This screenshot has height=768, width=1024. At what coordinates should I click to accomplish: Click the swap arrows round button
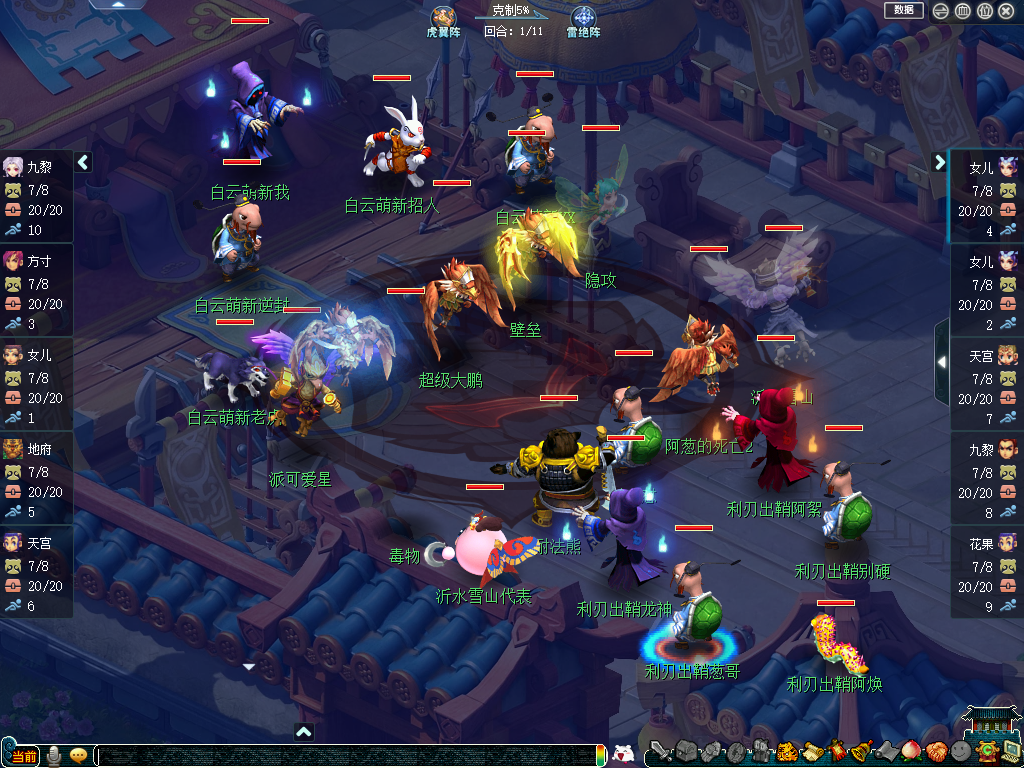[941, 11]
